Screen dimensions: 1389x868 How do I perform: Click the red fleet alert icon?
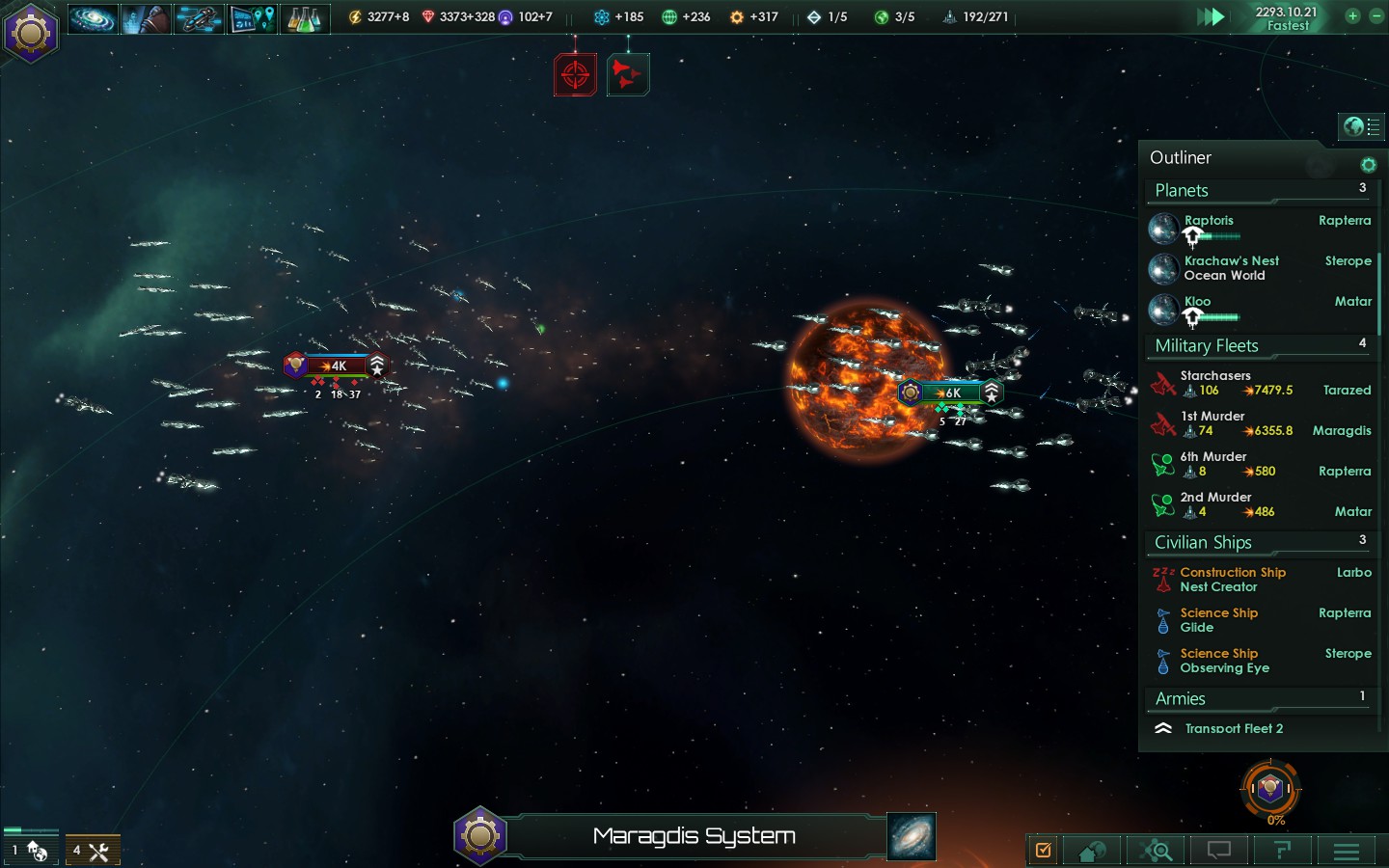628,74
